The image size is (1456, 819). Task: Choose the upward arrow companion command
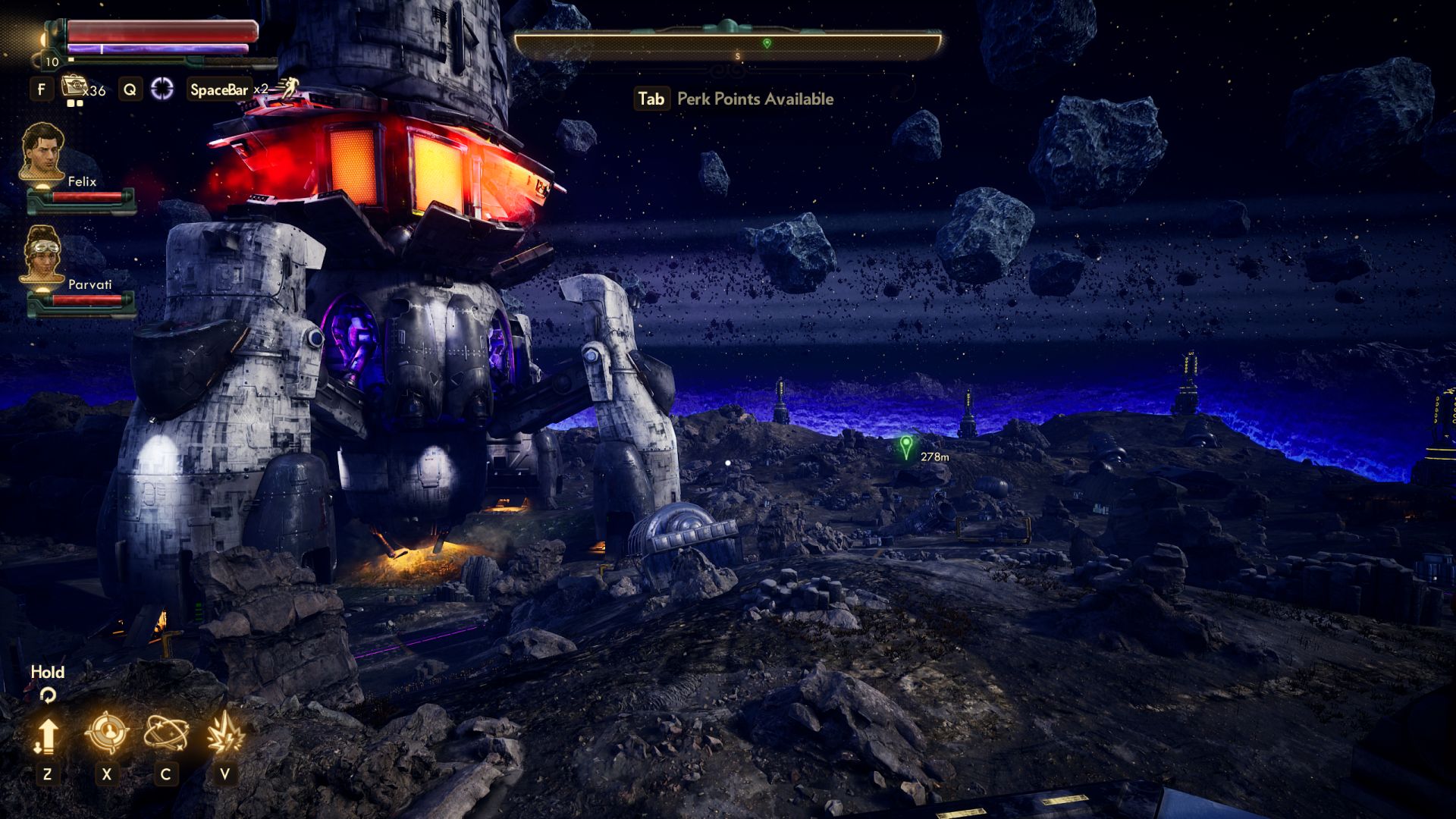coord(47,735)
